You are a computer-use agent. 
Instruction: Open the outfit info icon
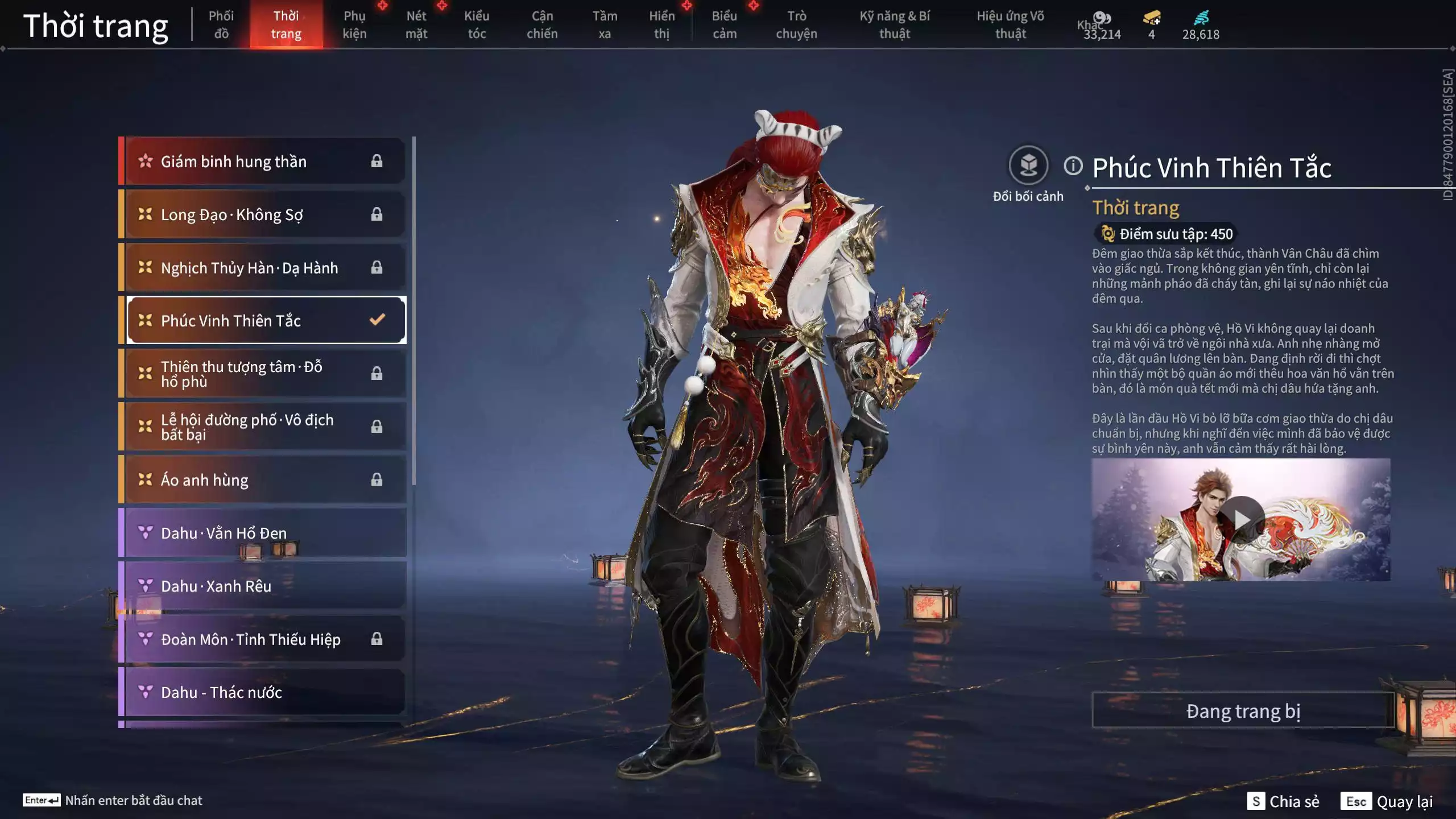pyautogui.click(x=1073, y=166)
